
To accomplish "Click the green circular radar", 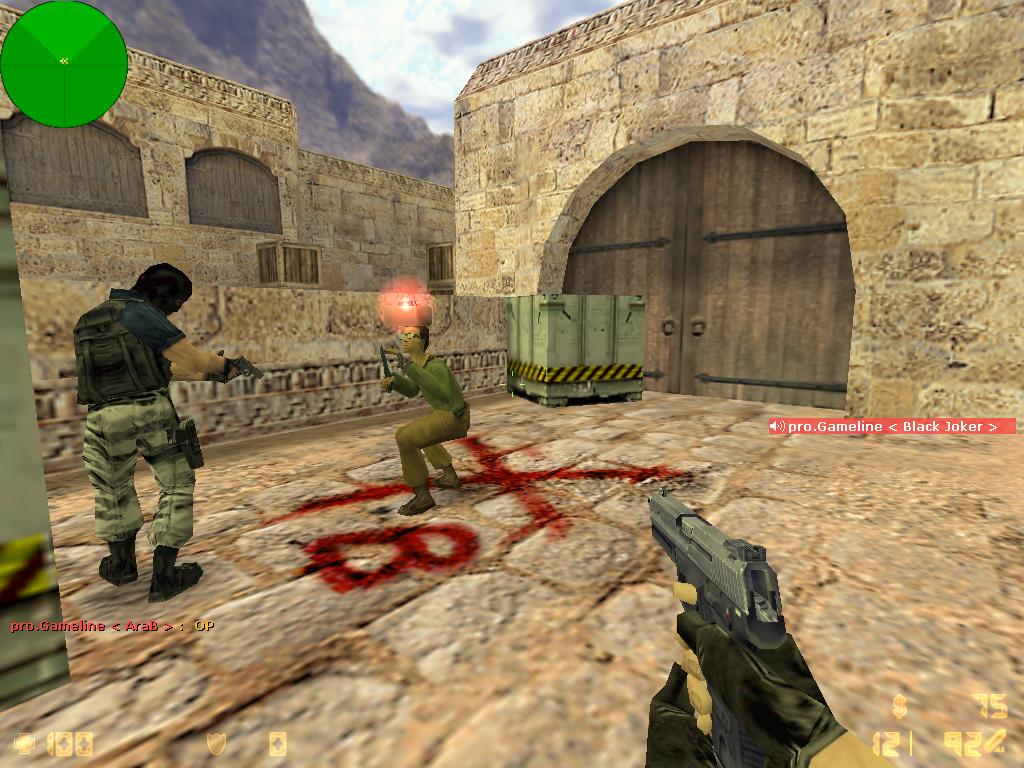I will (64, 64).
